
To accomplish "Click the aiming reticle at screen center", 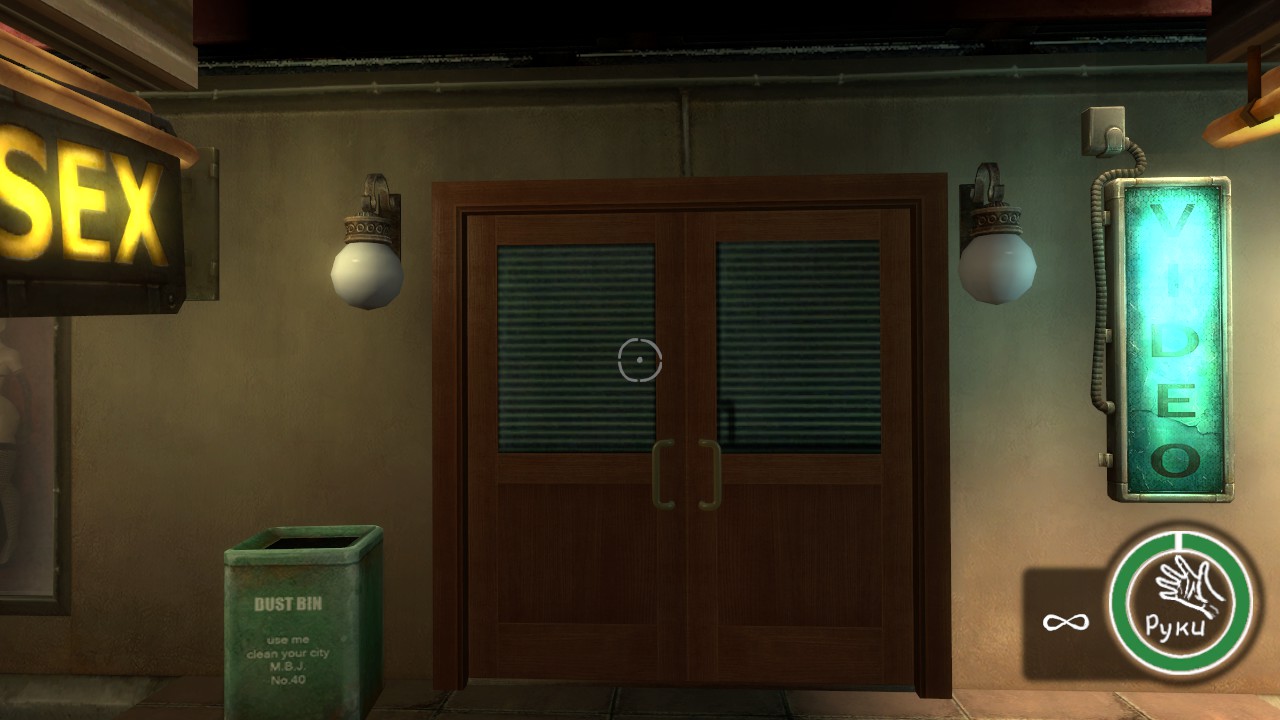I will [640, 361].
